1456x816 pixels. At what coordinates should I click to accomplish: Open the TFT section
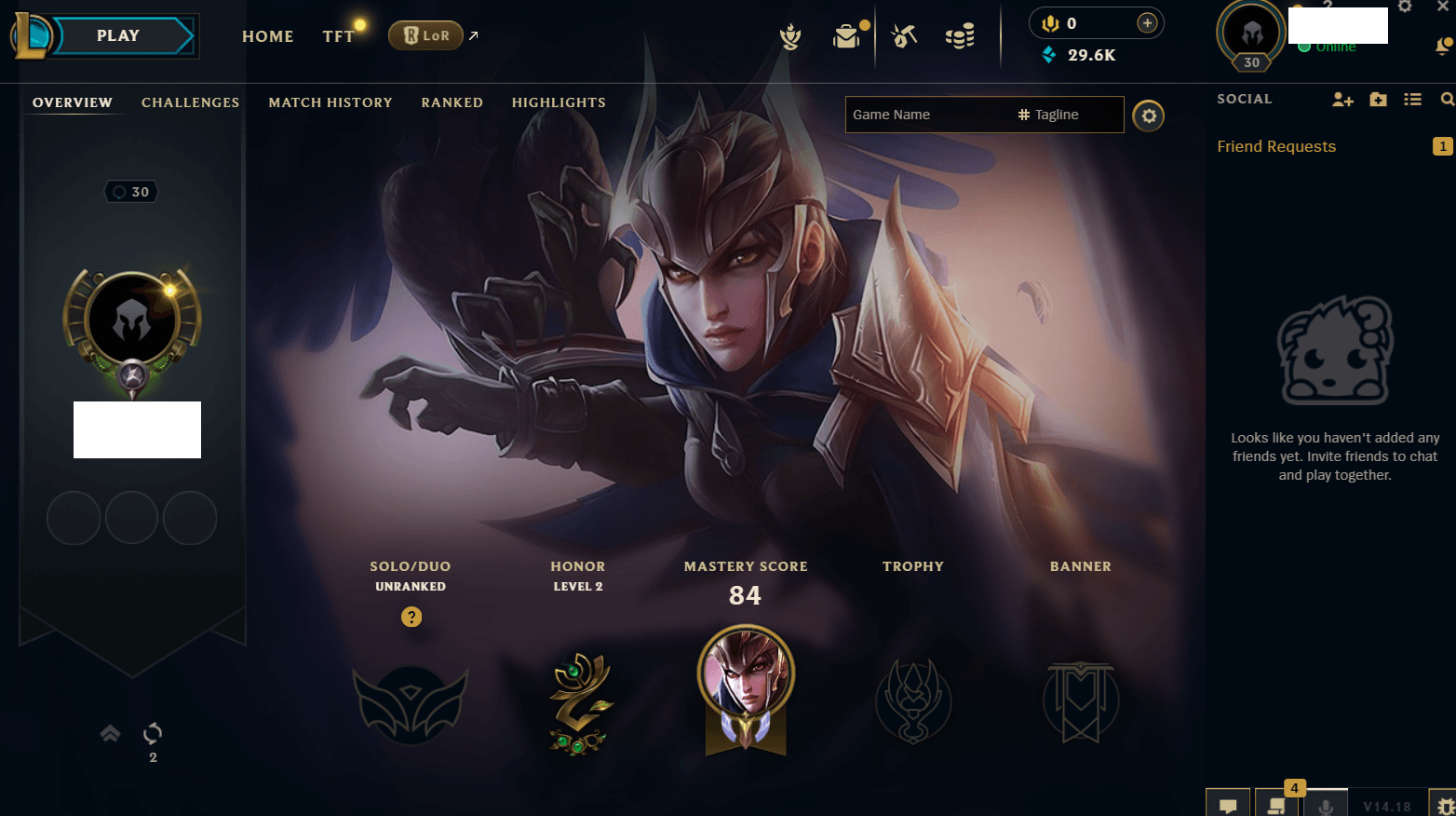338,36
